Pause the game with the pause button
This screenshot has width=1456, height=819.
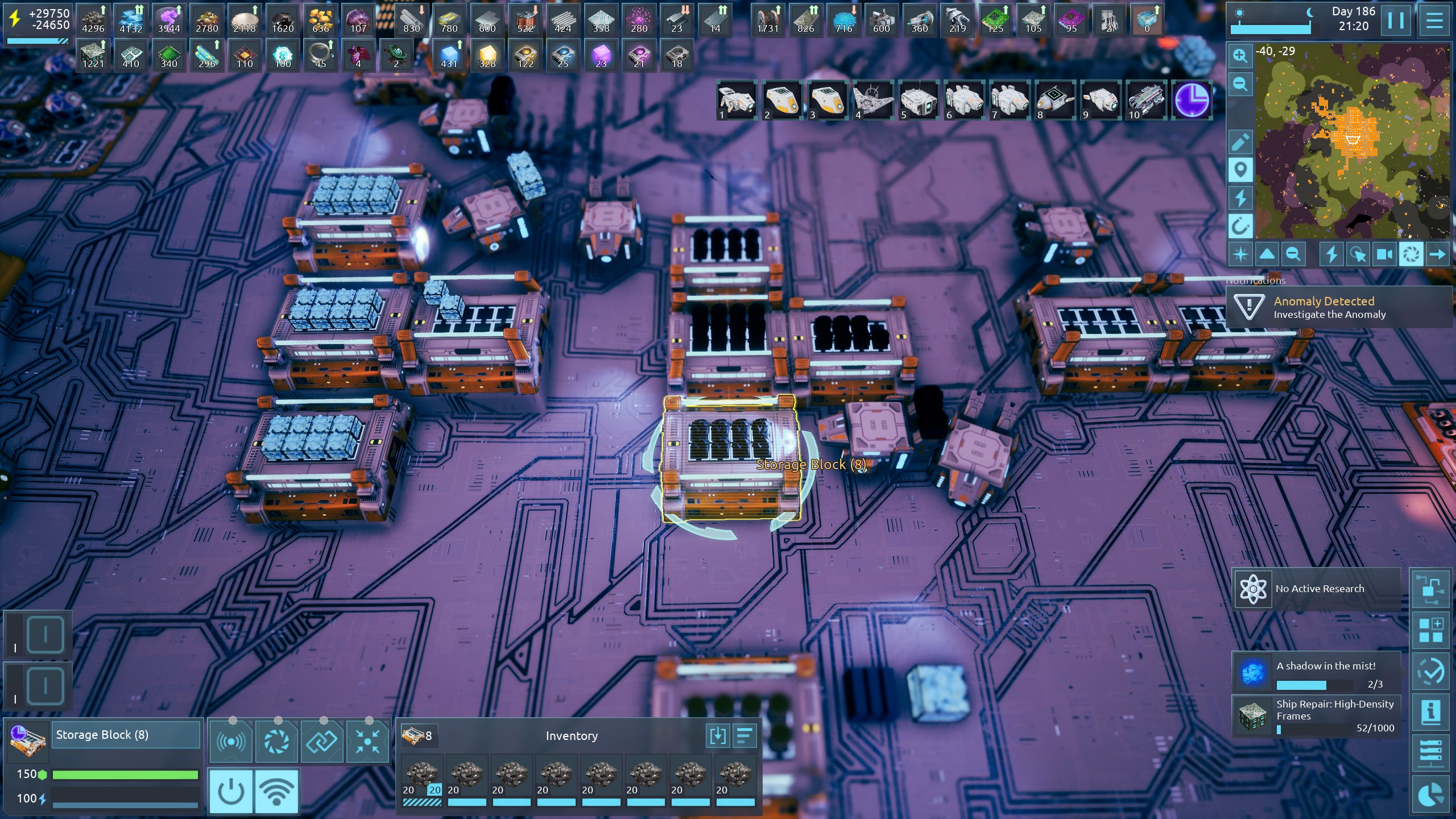(x=1396, y=20)
